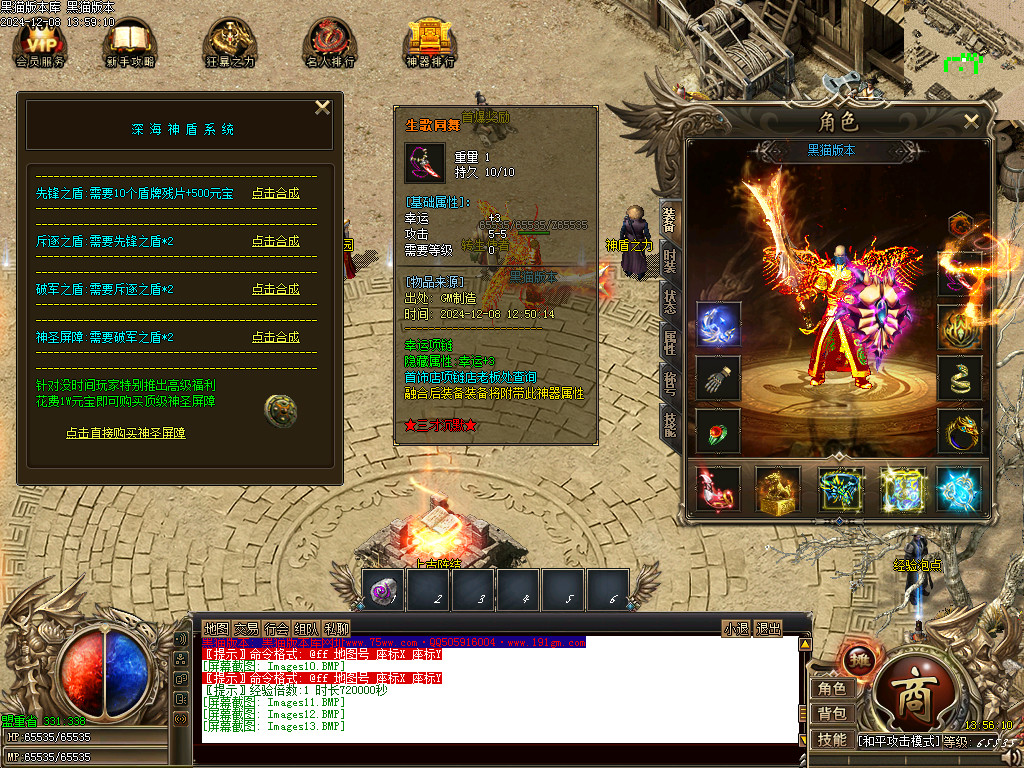Close the 深海神盾系统 panel
The width and height of the screenshot is (1024, 768).
tap(322, 108)
